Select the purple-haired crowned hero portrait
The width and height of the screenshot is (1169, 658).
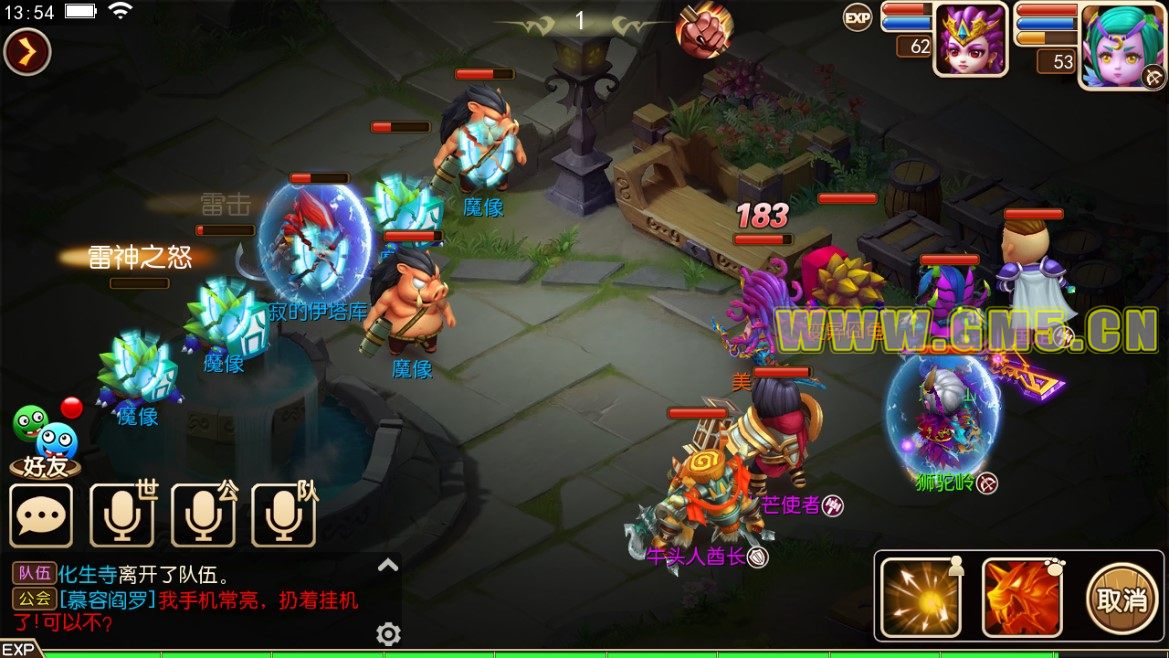tap(970, 39)
